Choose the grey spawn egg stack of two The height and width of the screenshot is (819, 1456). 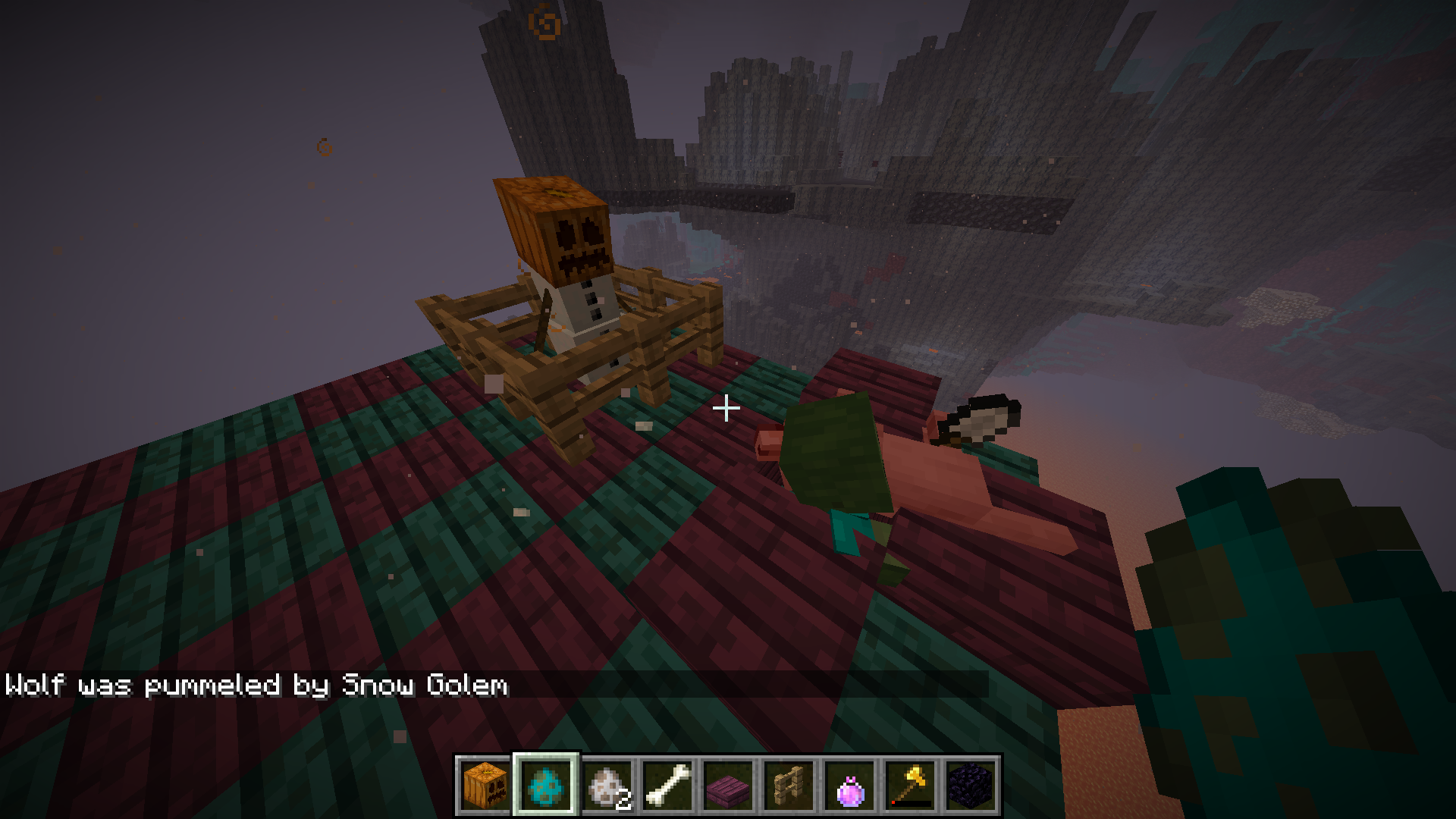(x=607, y=785)
